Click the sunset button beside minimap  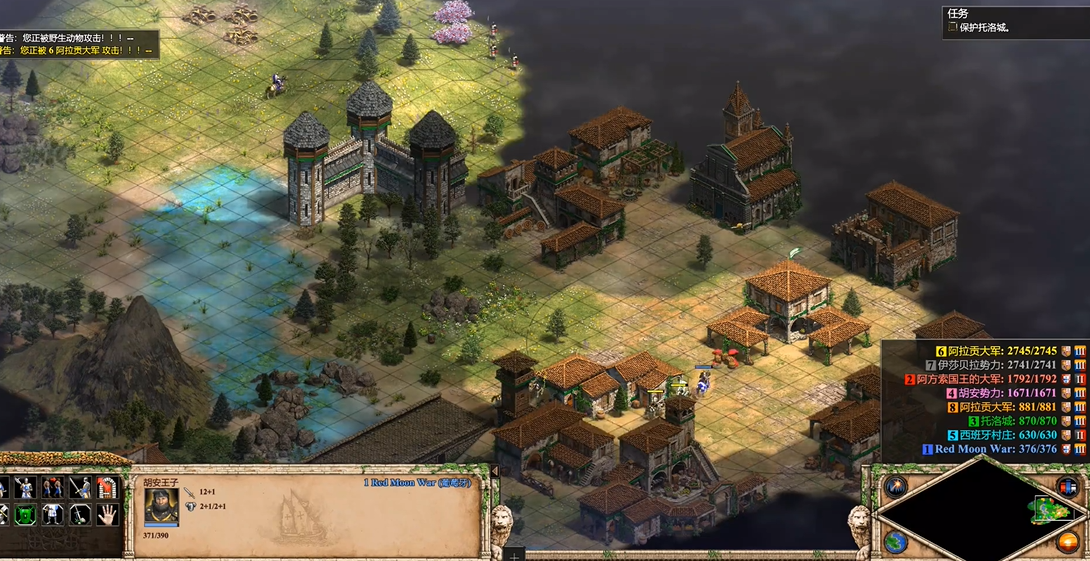pos(1068,541)
